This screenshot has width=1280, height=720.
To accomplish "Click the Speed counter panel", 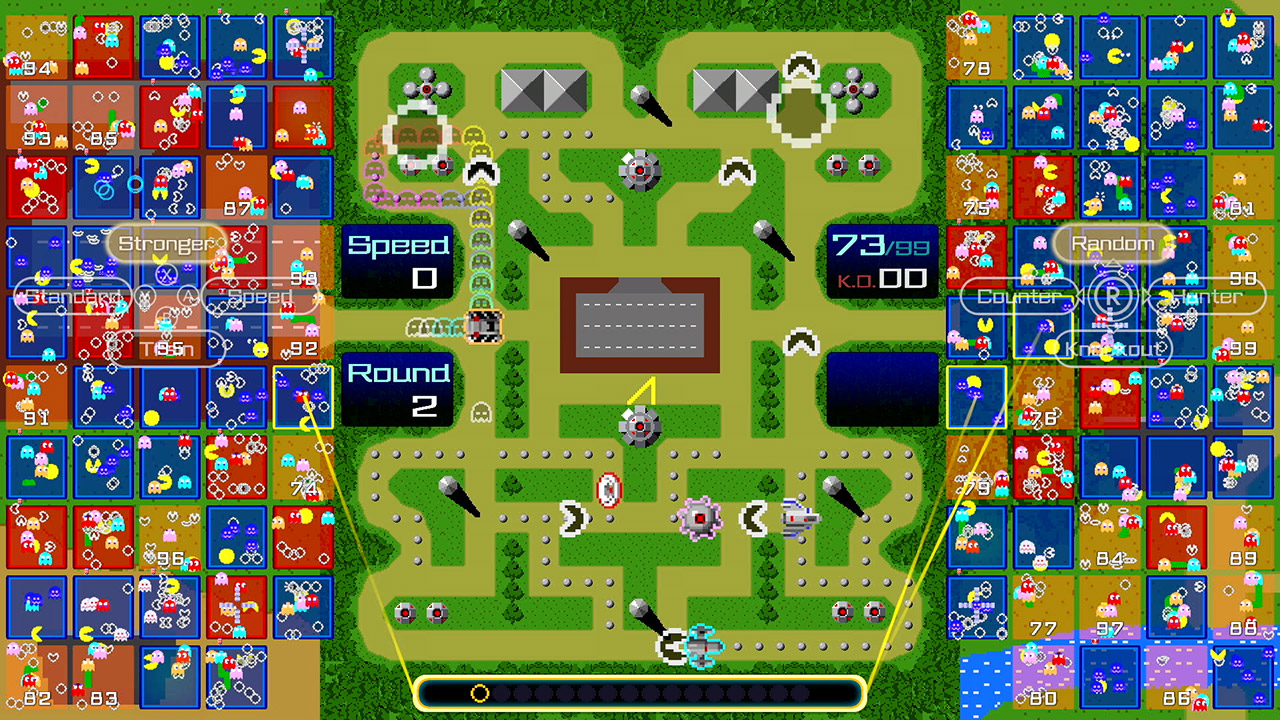I will (397, 261).
